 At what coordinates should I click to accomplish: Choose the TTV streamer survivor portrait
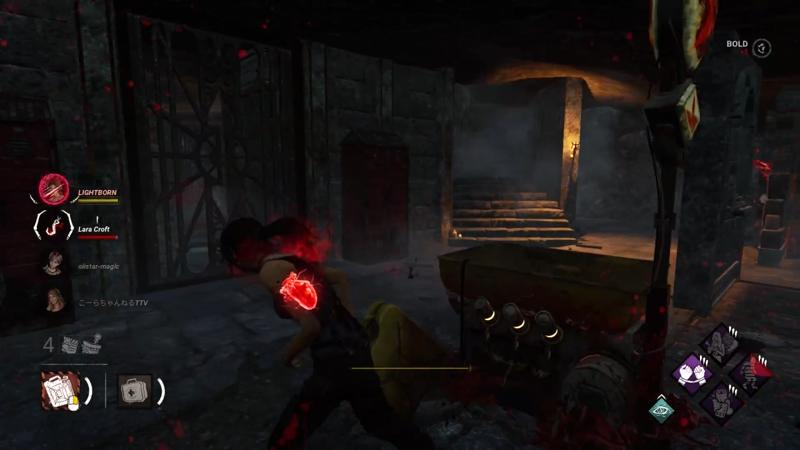click(53, 300)
